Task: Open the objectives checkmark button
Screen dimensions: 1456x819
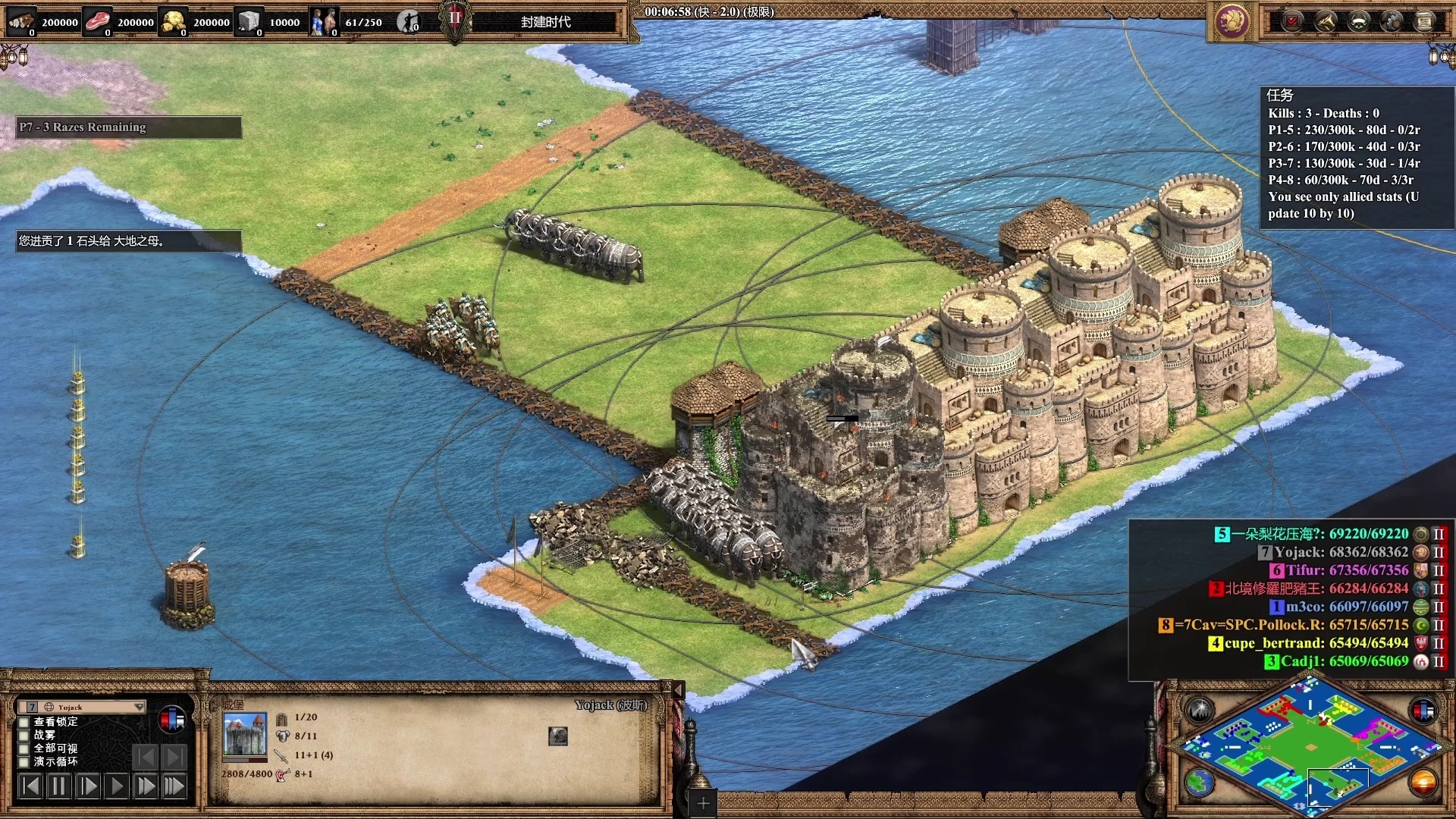Action: point(1292,21)
